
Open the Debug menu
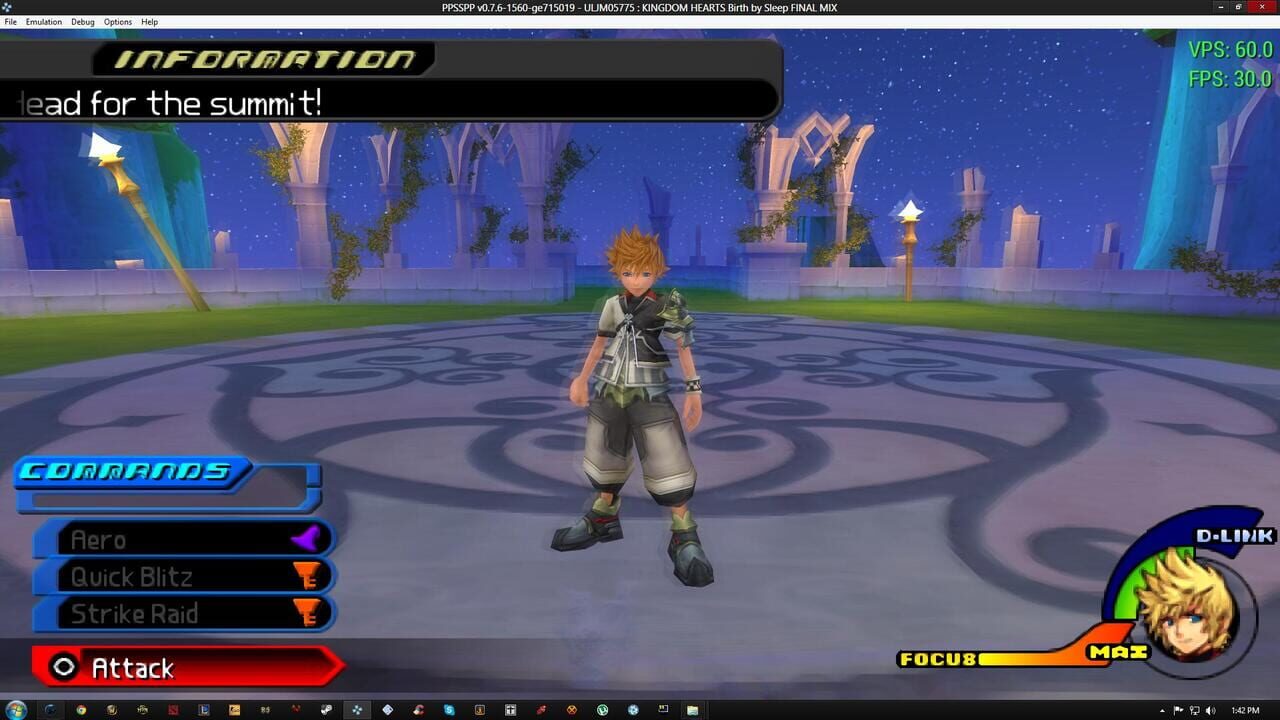(x=82, y=22)
